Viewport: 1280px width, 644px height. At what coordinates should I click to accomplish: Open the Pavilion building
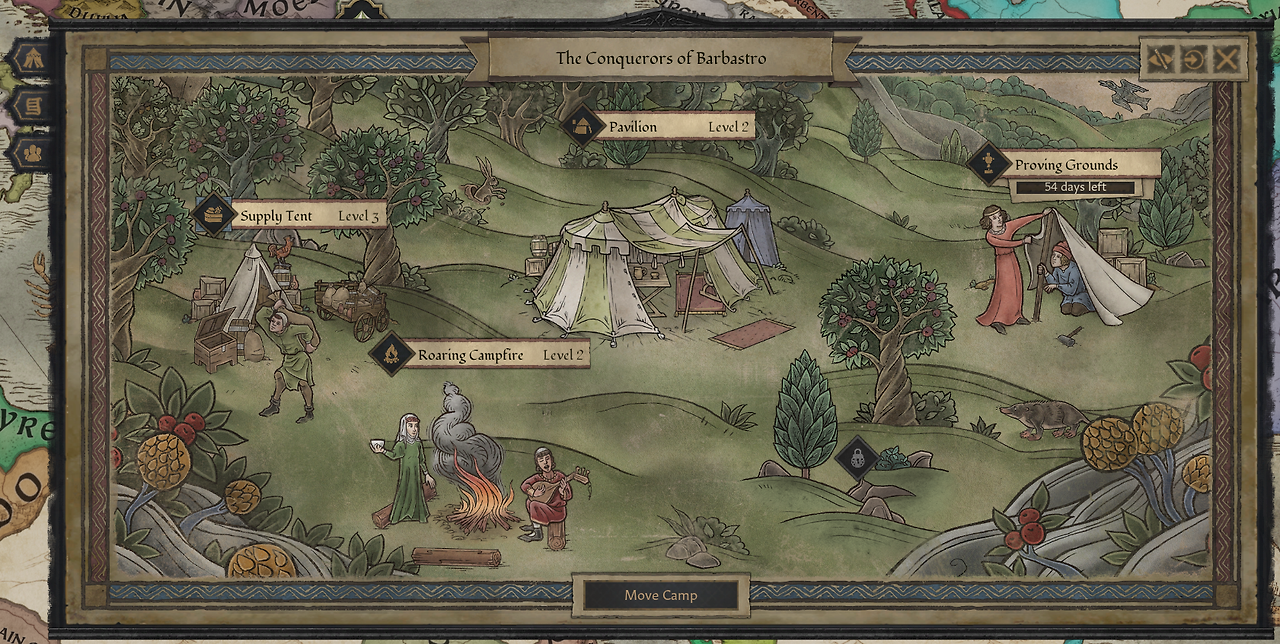pos(658,127)
